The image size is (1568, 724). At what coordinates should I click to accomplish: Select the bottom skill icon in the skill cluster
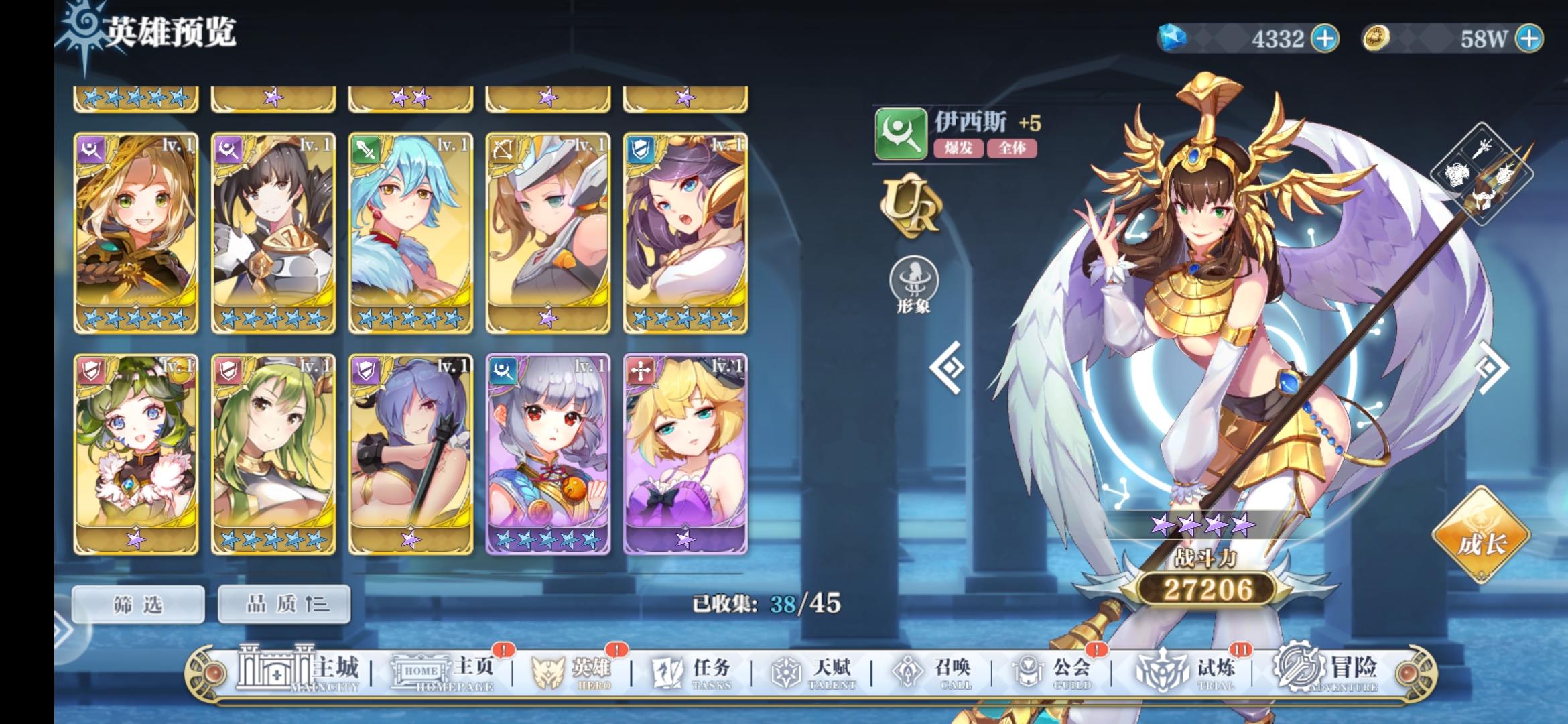coord(1482,200)
